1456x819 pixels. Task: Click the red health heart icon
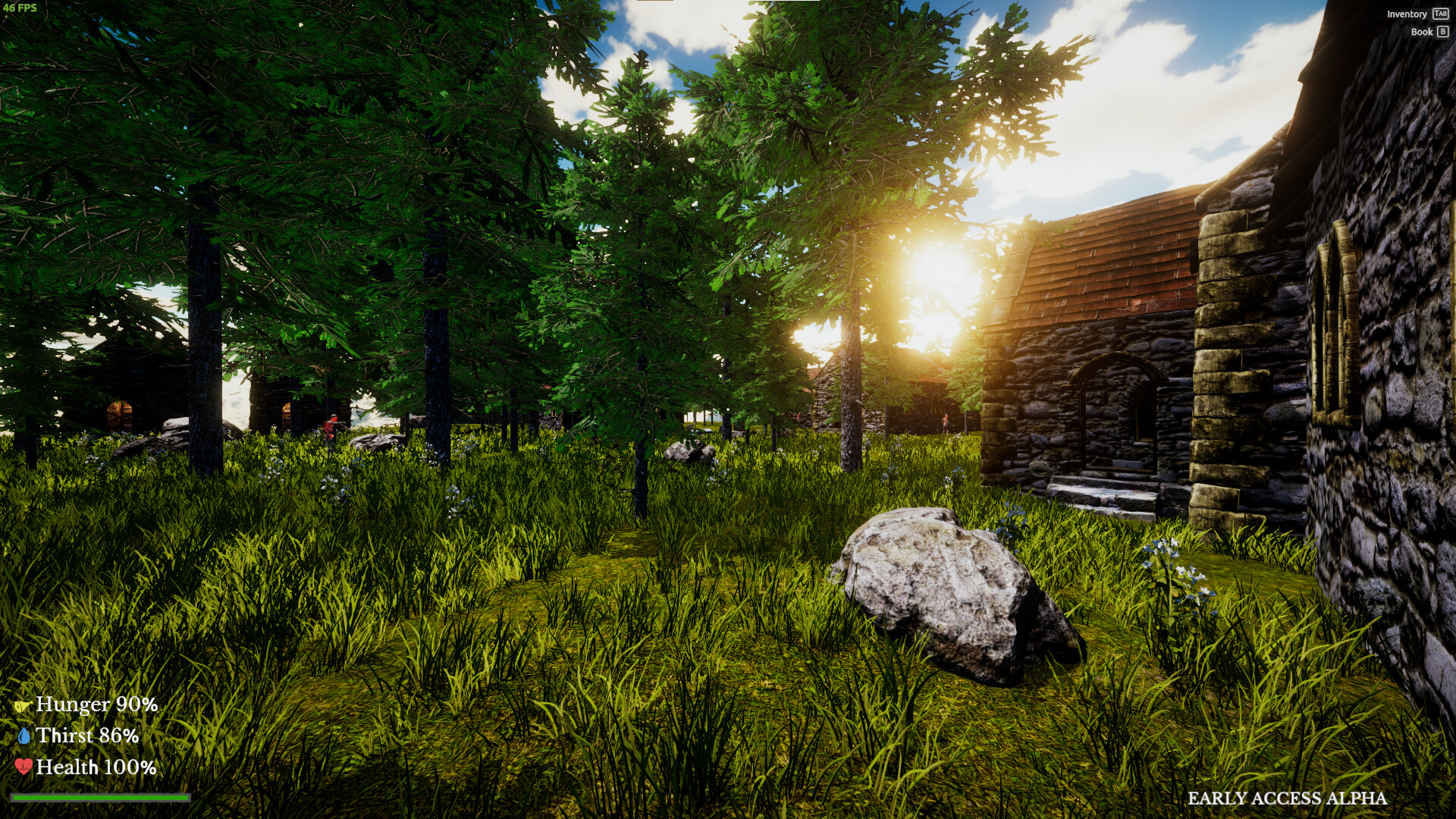24,767
